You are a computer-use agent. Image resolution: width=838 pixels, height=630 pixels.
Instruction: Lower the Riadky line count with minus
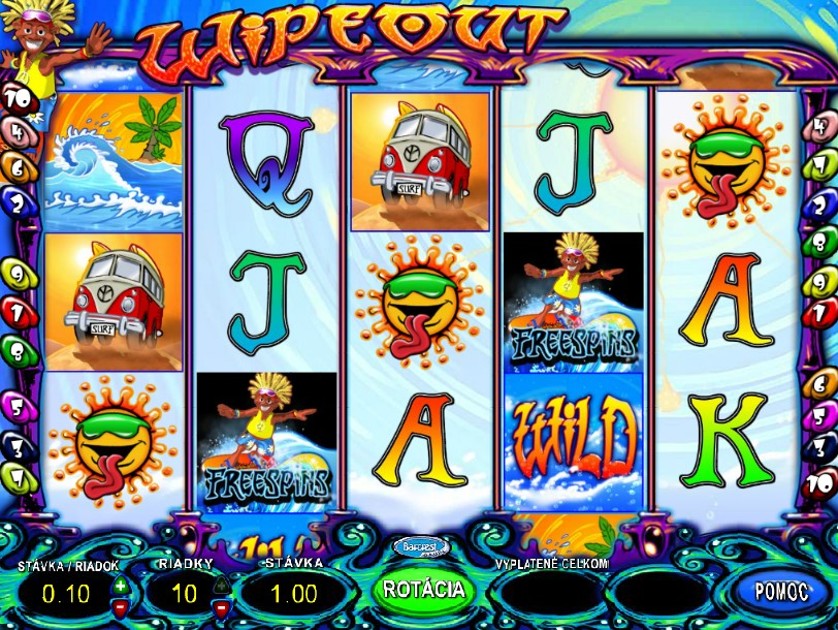221,606
